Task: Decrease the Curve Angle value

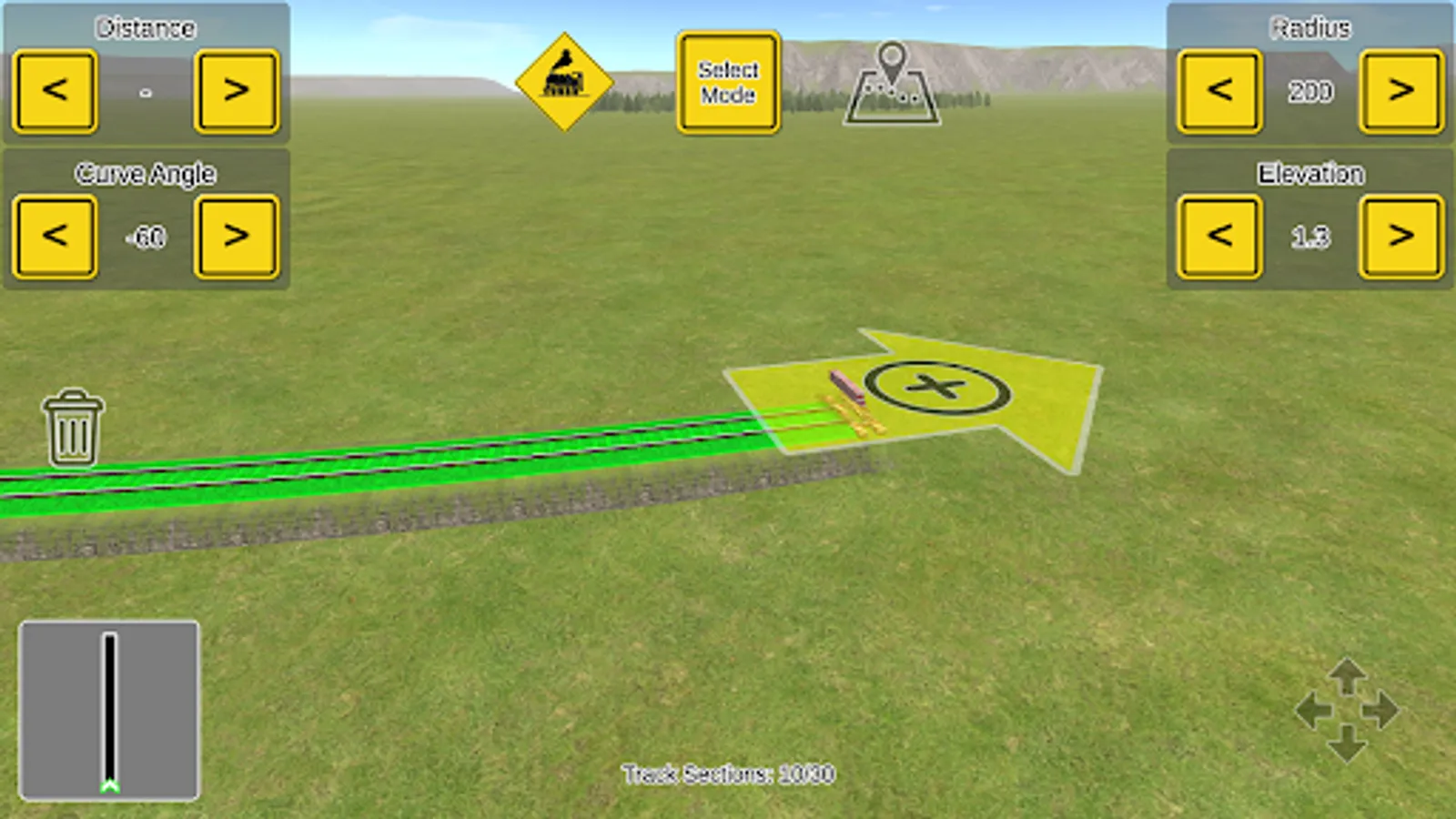Action: tap(55, 235)
